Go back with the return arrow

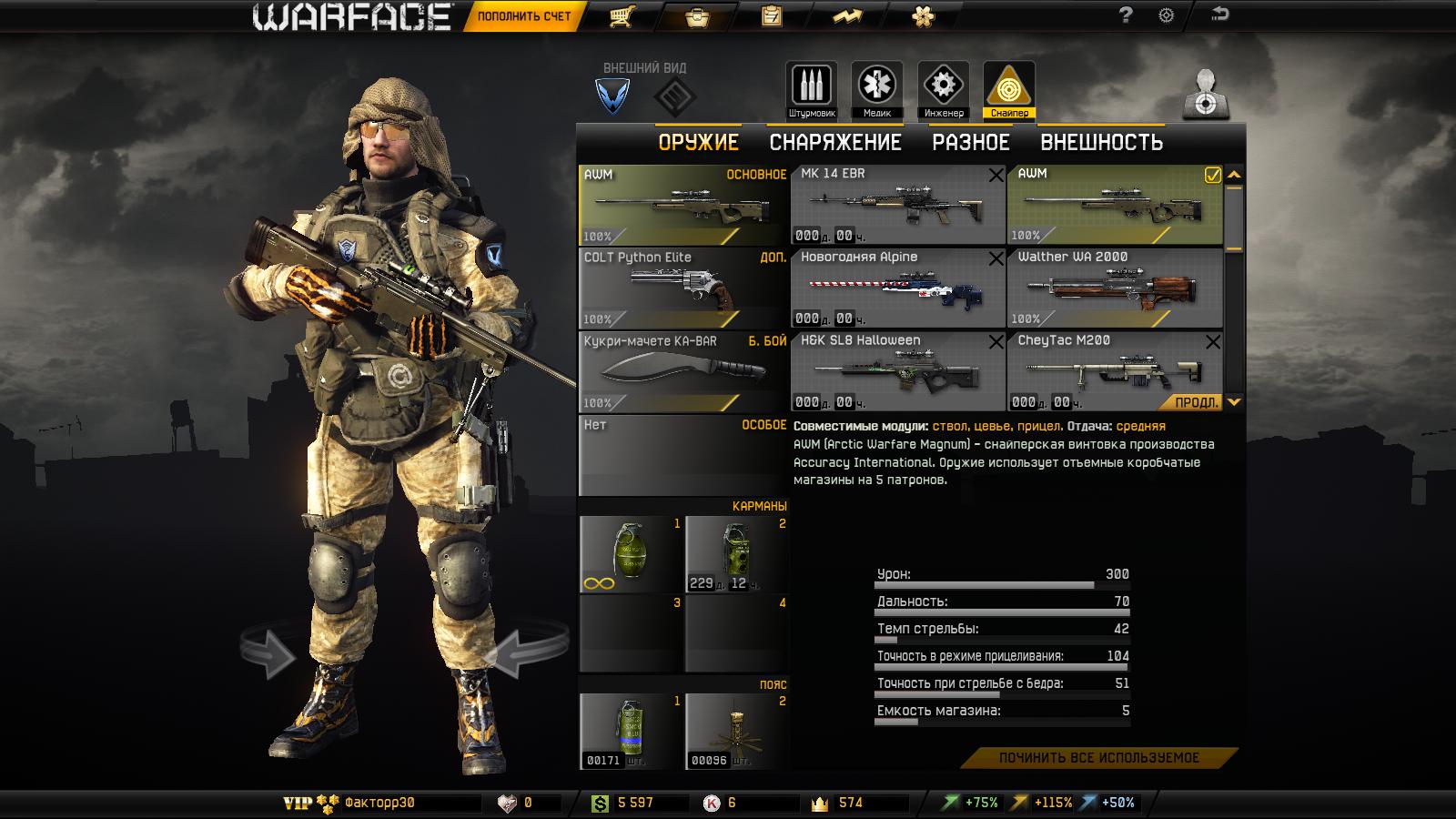1219,15
